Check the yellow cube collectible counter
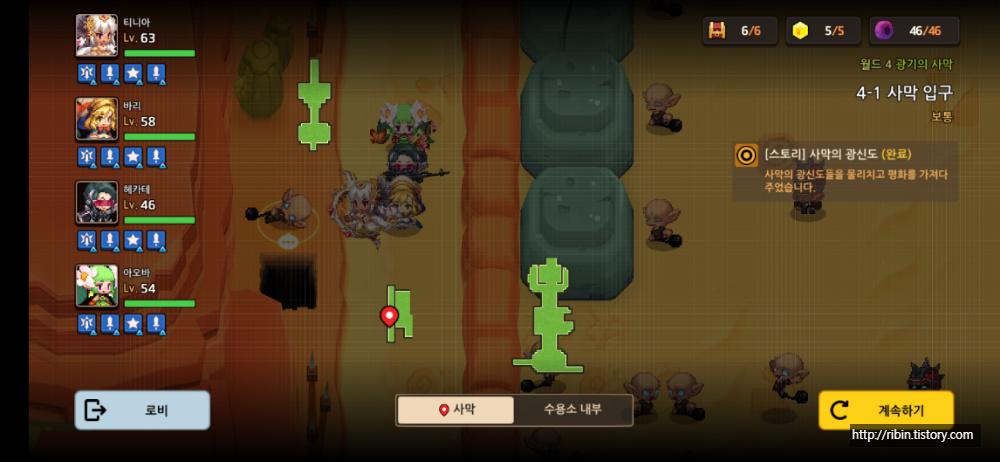The height and width of the screenshot is (462, 1000). (800, 30)
